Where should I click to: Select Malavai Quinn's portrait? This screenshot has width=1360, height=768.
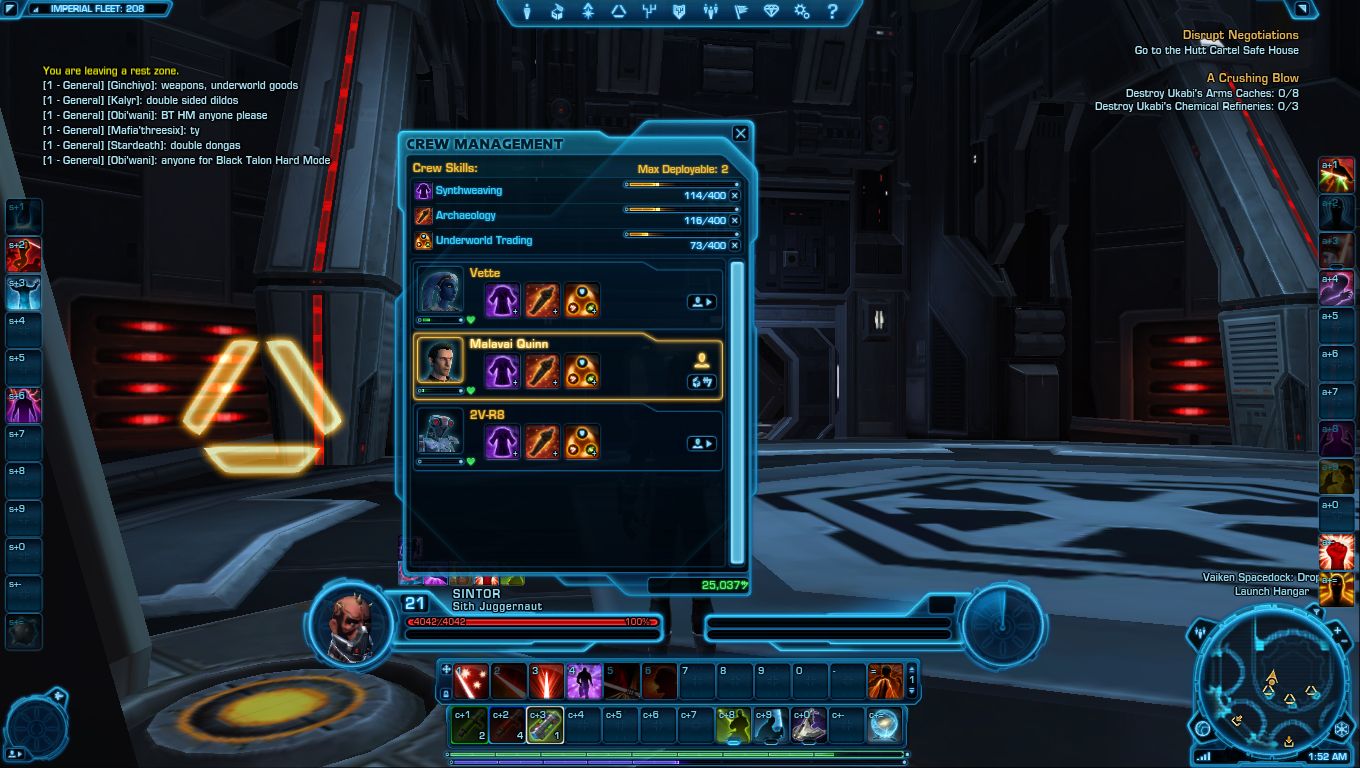[440, 360]
